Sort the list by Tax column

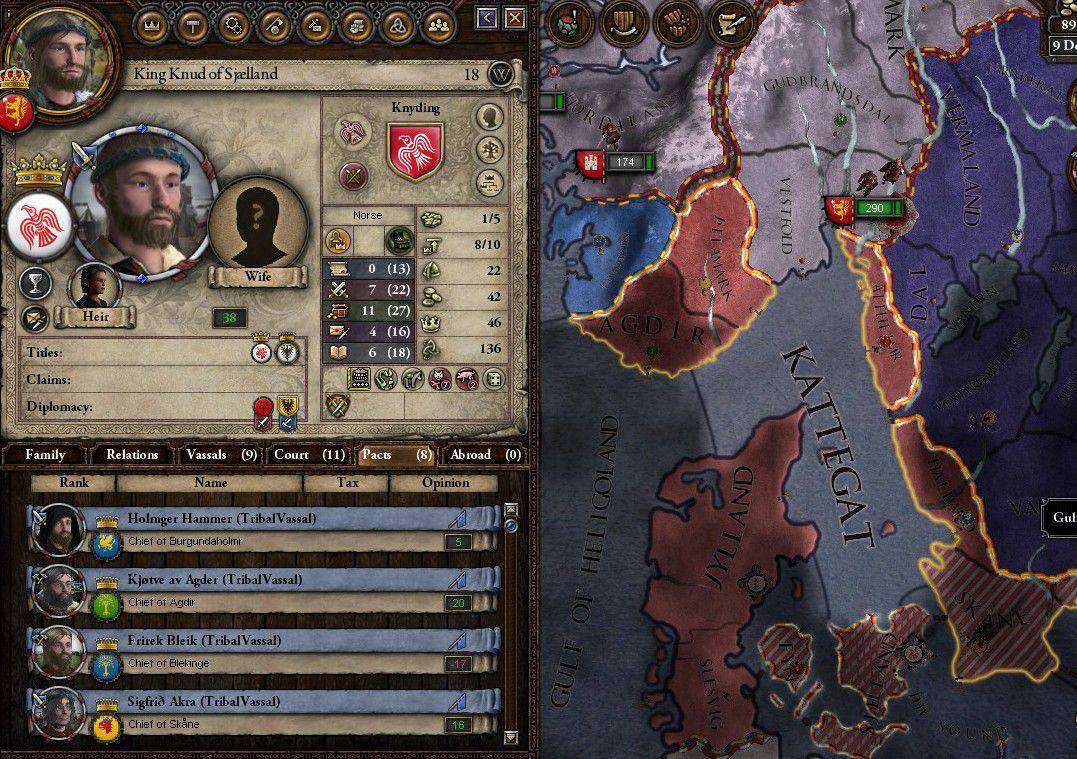pyautogui.click(x=346, y=483)
